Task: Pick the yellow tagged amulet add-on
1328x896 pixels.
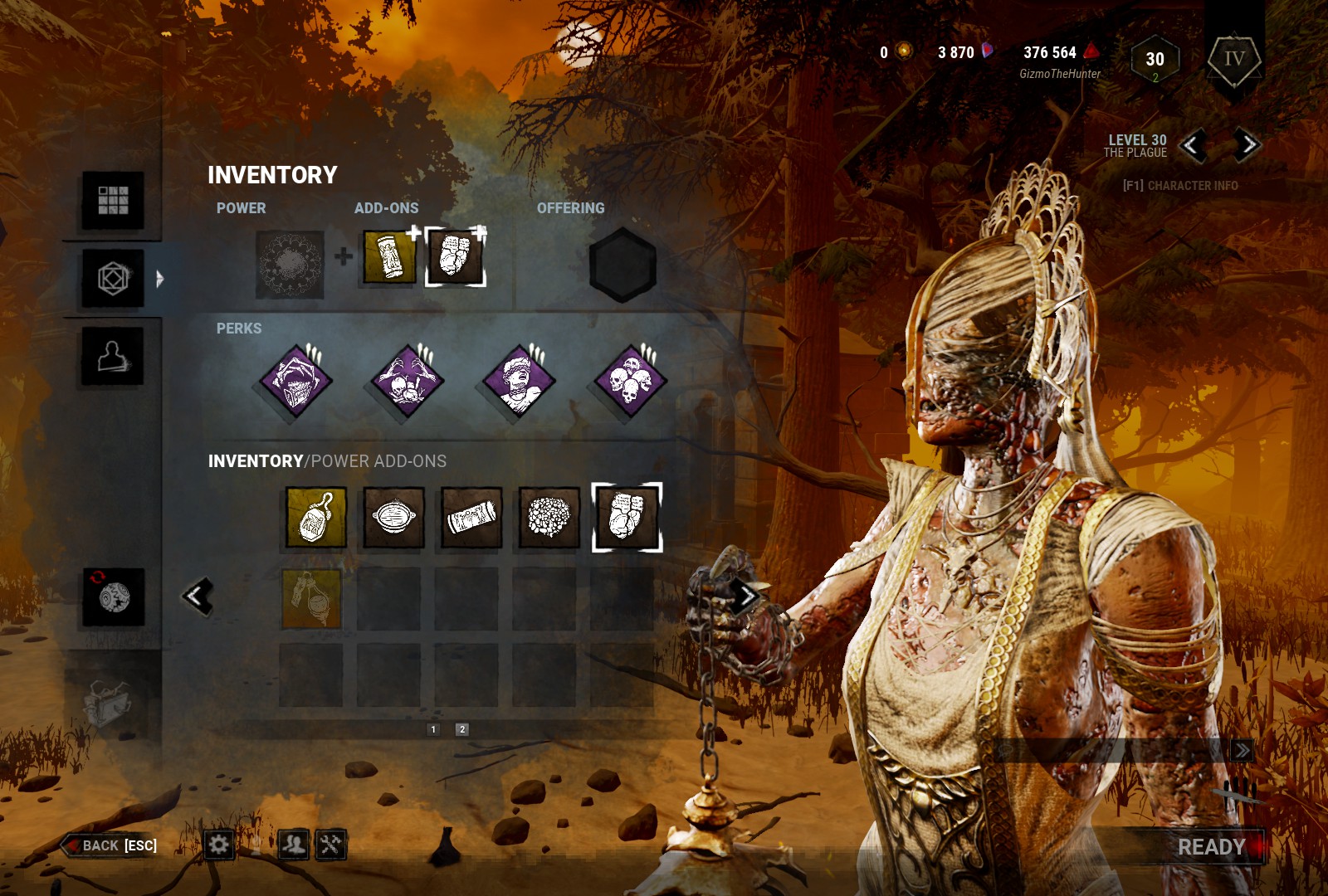Action: pyautogui.click(x=315, y=518)
